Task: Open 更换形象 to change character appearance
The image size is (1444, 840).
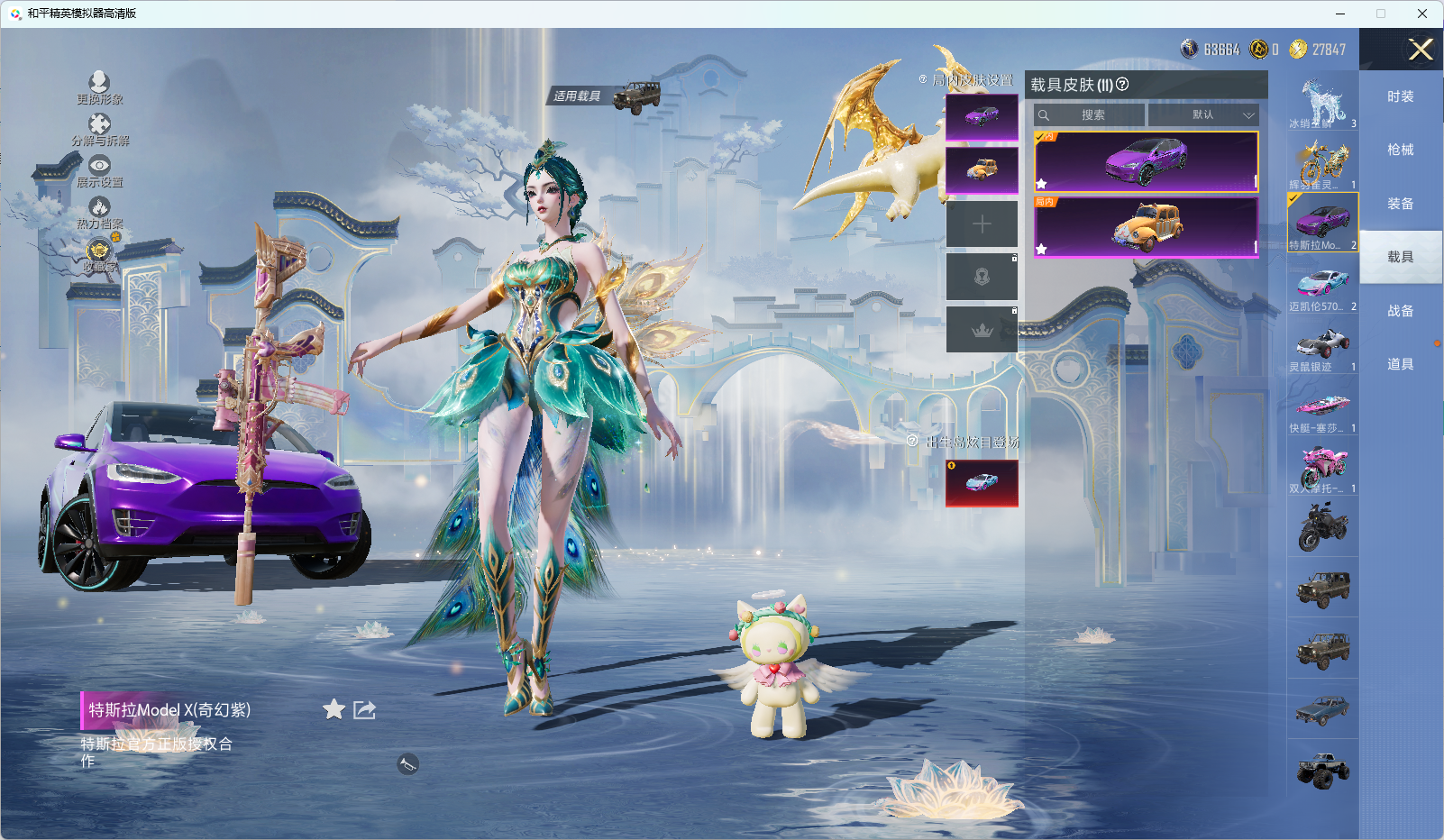Action: pyautogui.click(x=99, y=87)
